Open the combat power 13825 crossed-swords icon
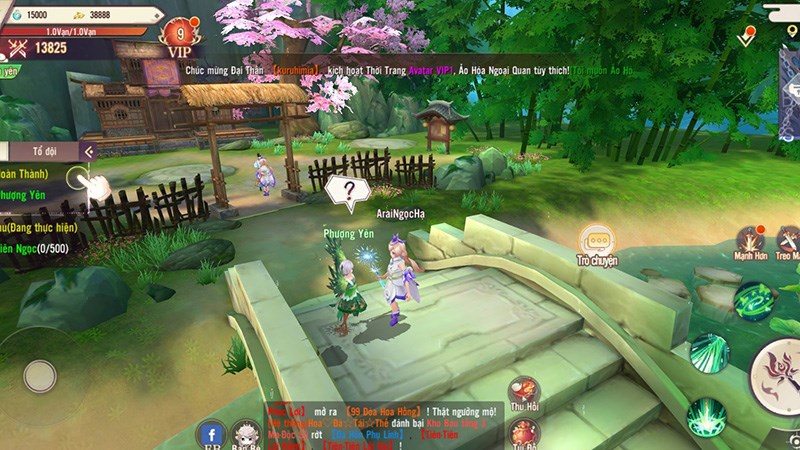The height and width of the screenshot is (450, 800). [16, 48]
